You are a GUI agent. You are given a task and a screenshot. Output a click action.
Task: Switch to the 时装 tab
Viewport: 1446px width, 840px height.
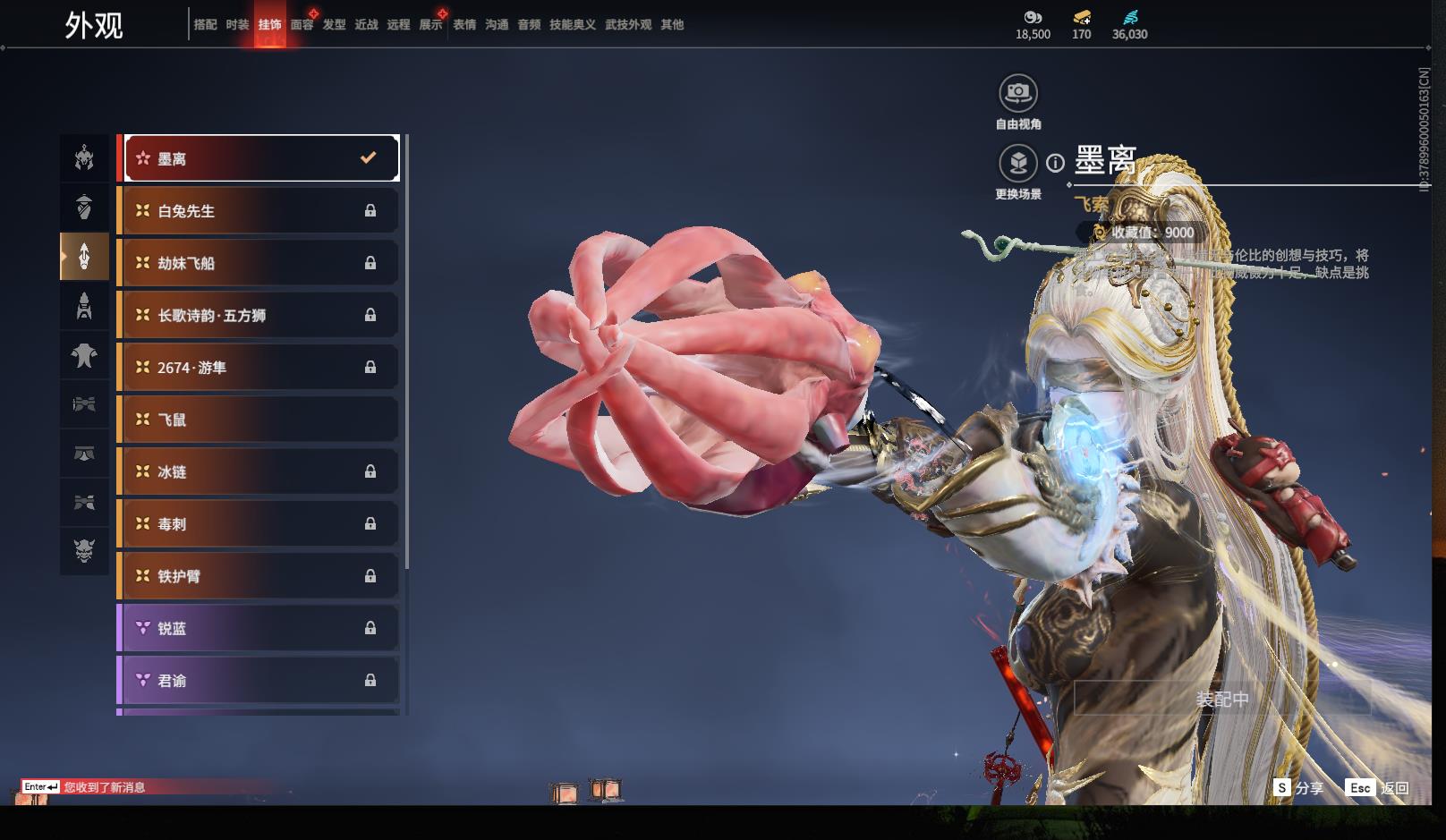click(237, 25)
